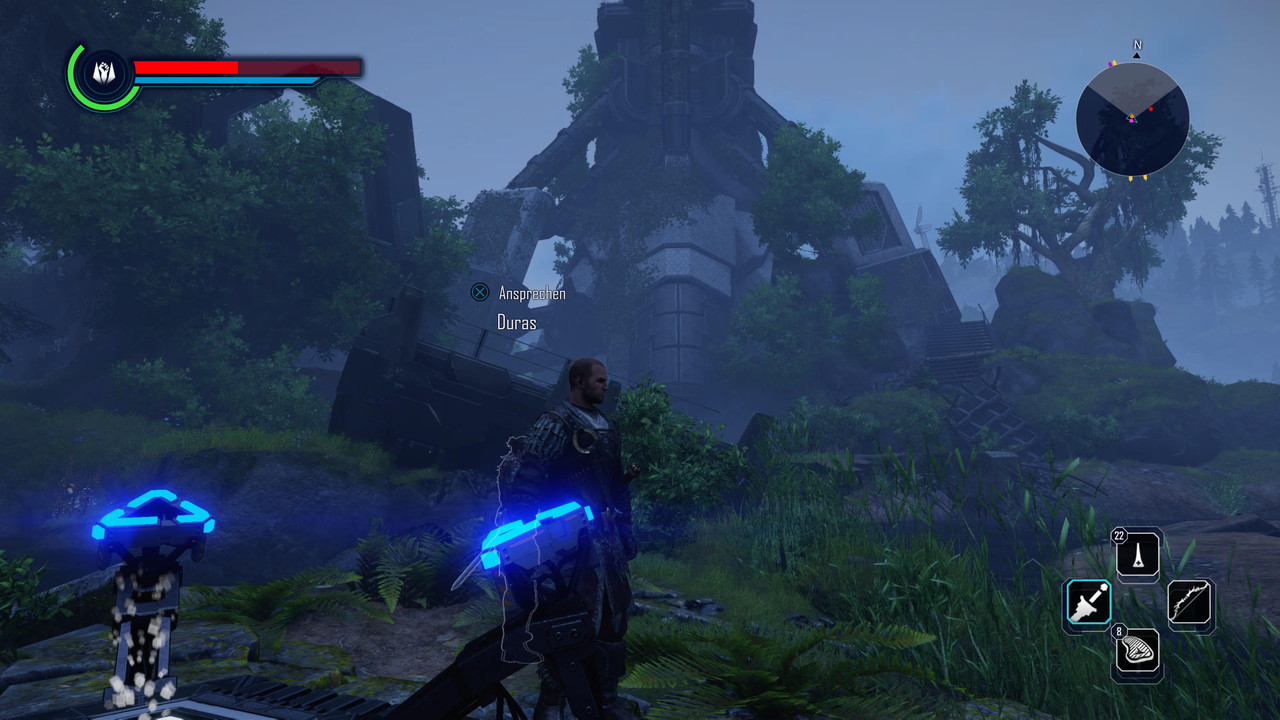Open the circular minimap
The width and height of the screenshot is (1280, 720).
point(1132,120)
